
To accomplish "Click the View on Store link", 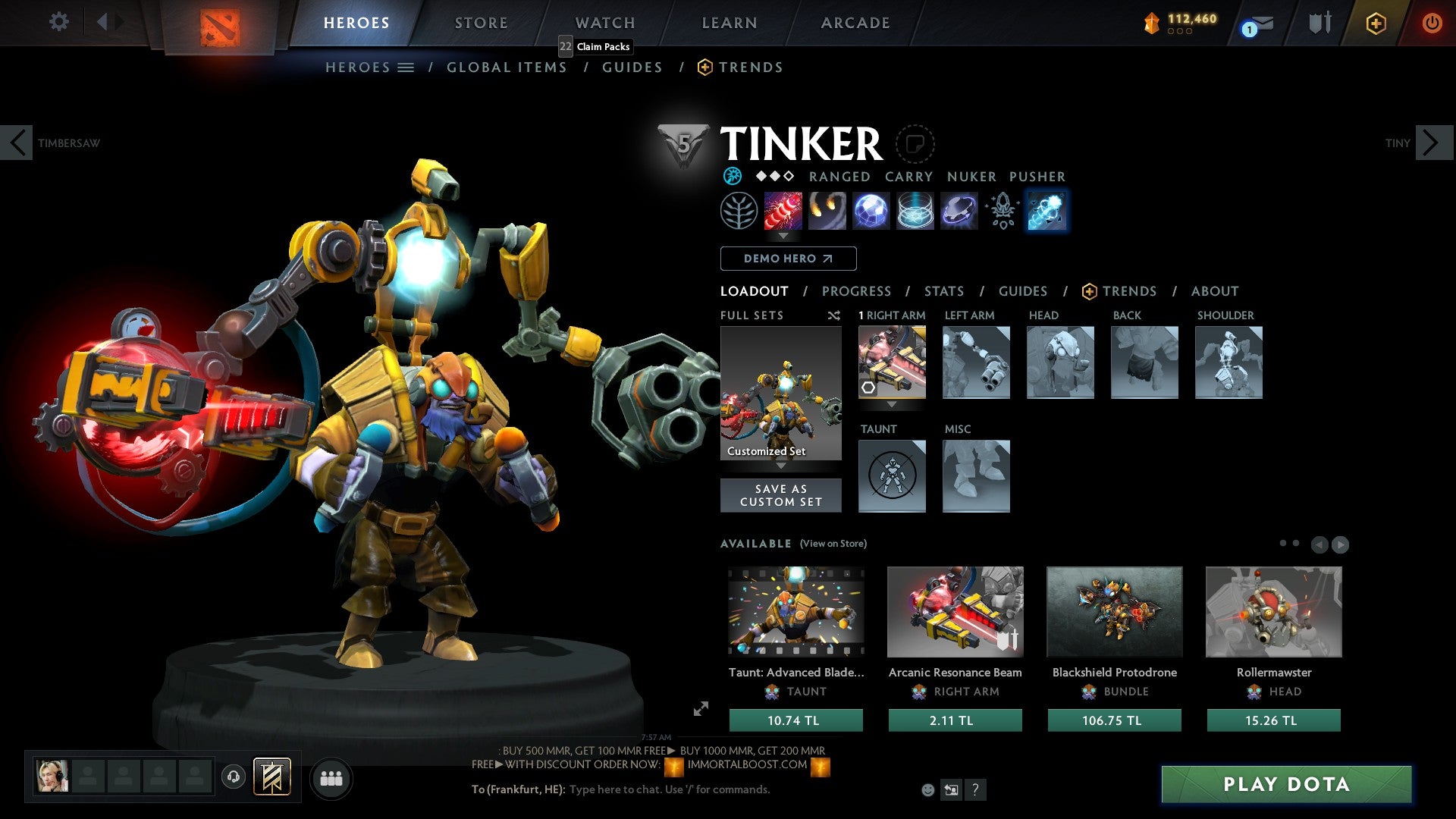I will pyautogui.click(x=833, y=544).
